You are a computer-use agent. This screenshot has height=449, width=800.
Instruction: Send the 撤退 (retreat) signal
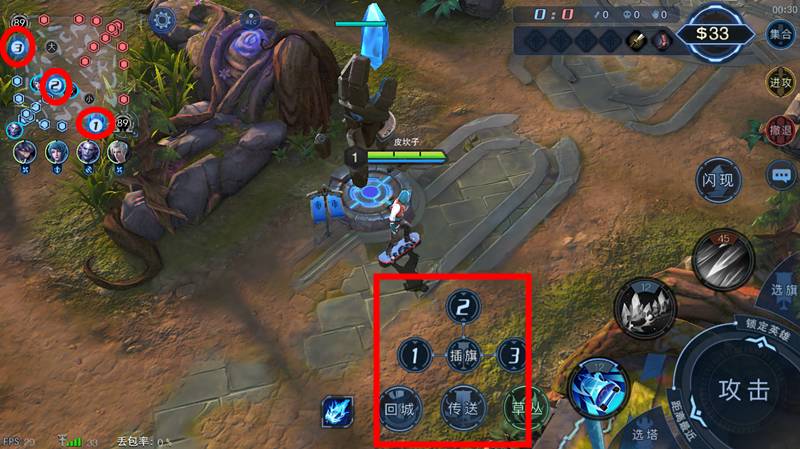(781, 130)
